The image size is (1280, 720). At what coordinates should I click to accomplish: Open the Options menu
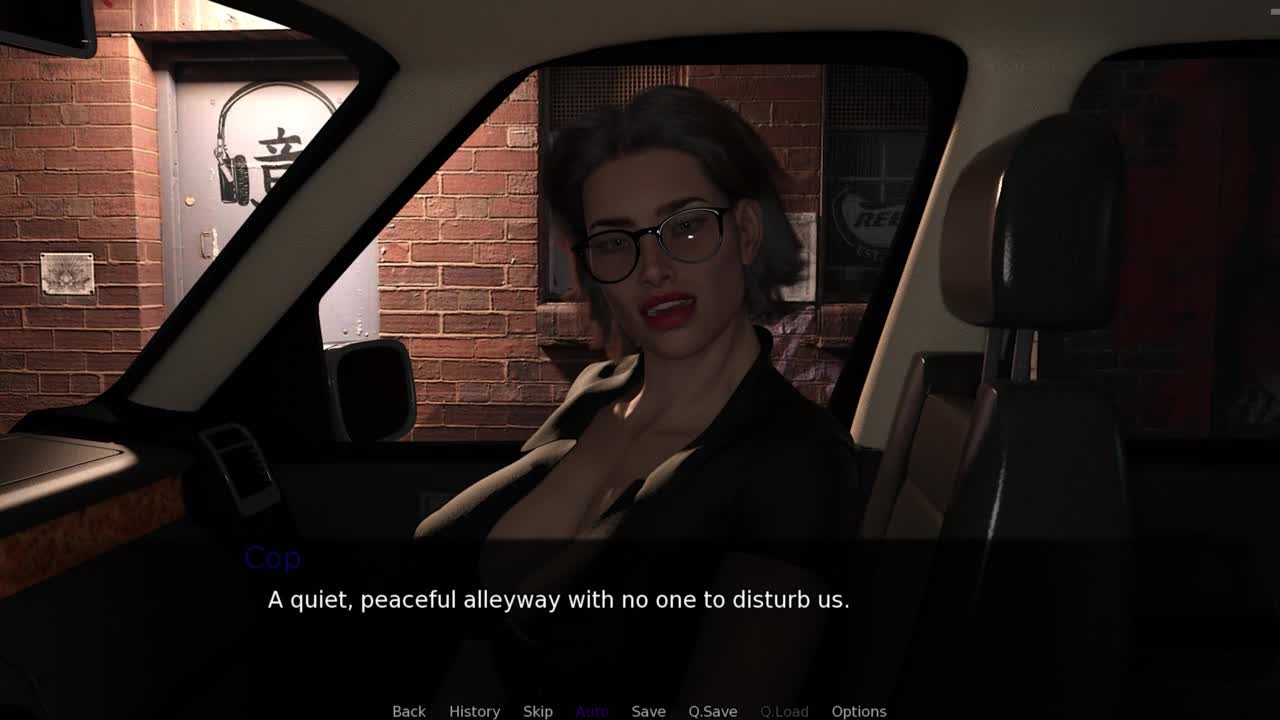858,711
